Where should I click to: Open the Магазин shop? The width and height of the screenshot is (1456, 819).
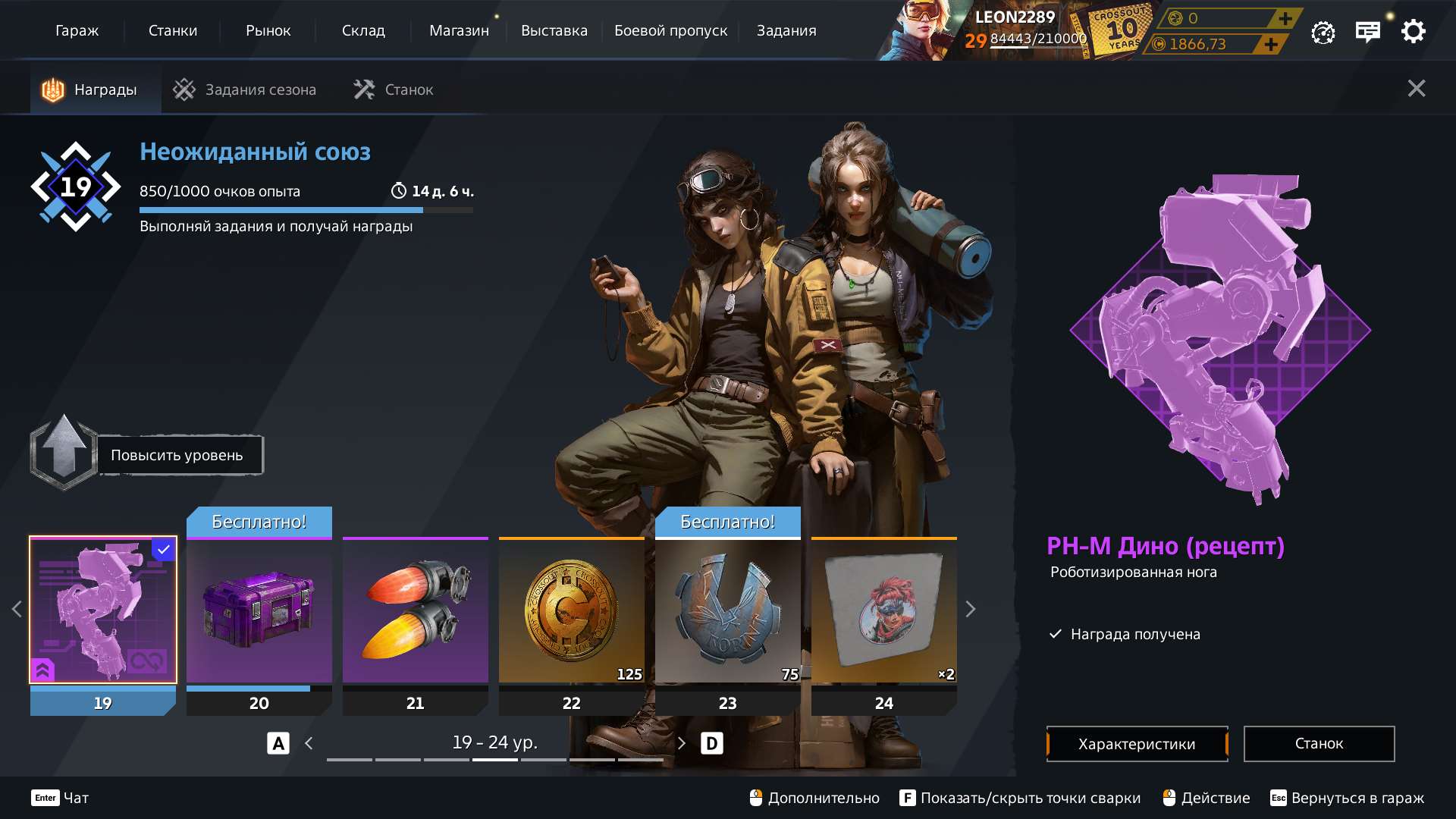(x=459, y=30)
